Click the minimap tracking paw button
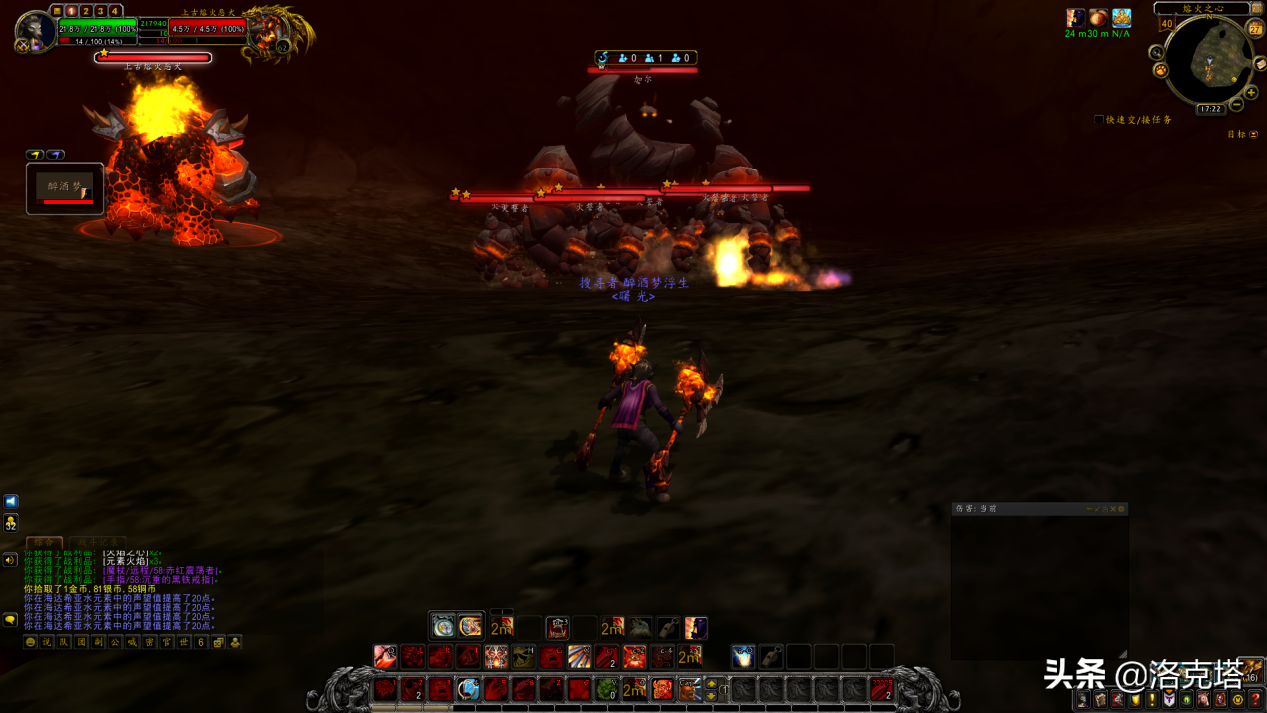 (x=1161, y=70)
